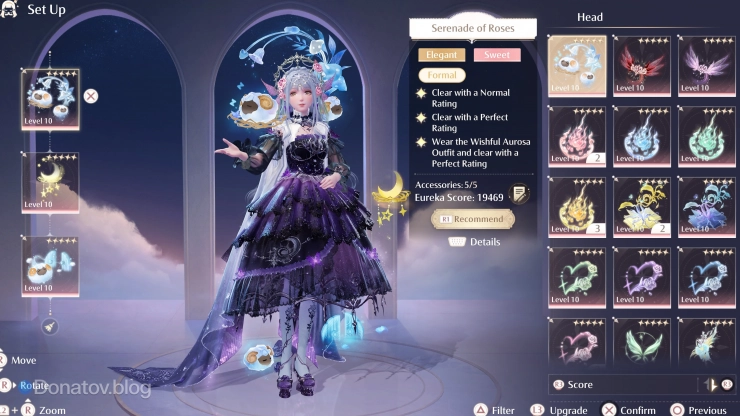Screen dimensions: 740x416
Task: Select the equipped crescent moon accessory slot
Action: [x=50, y=182]
